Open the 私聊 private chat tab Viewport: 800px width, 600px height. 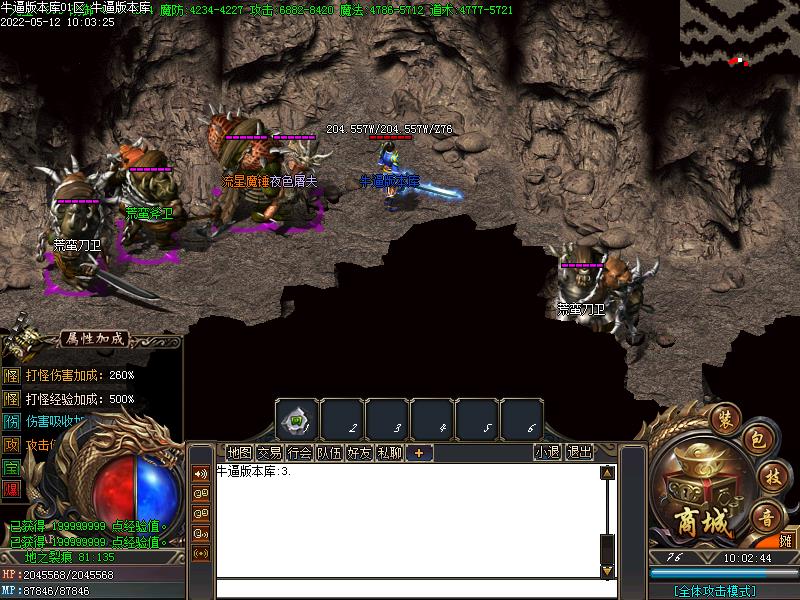point(389,452)
